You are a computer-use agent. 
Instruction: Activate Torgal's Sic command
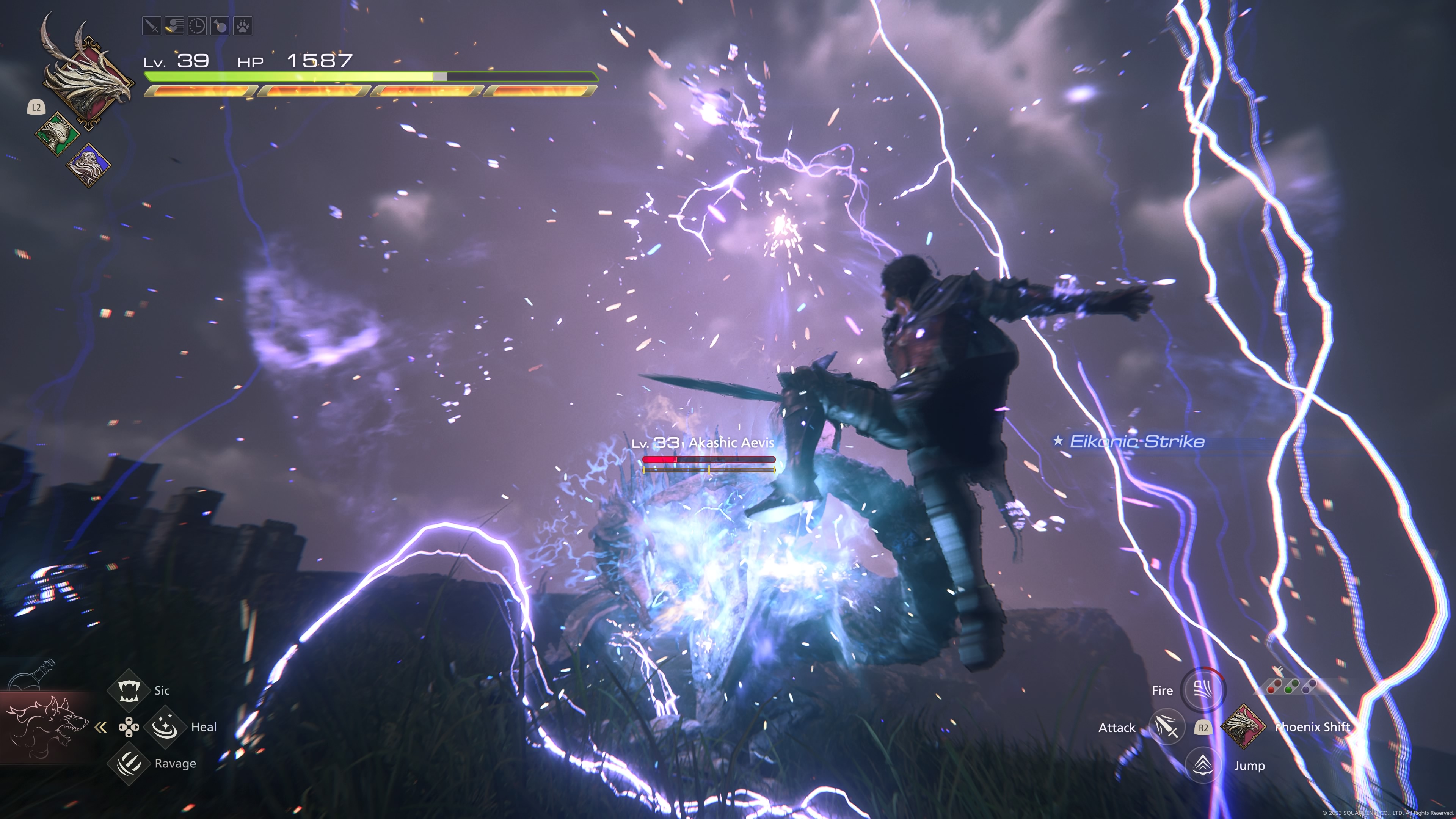pos(129,690)
